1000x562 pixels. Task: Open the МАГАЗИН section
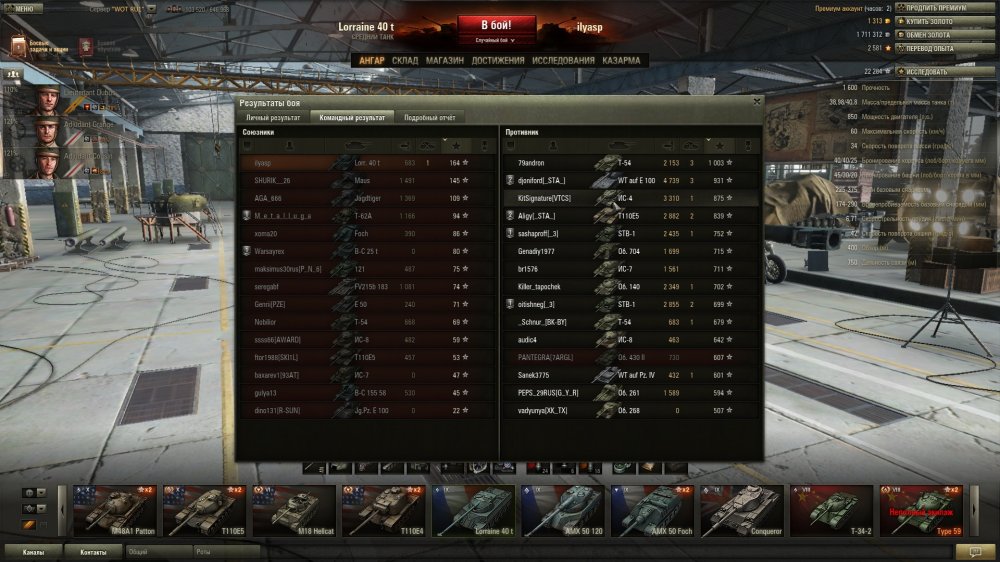click(444, 61)
